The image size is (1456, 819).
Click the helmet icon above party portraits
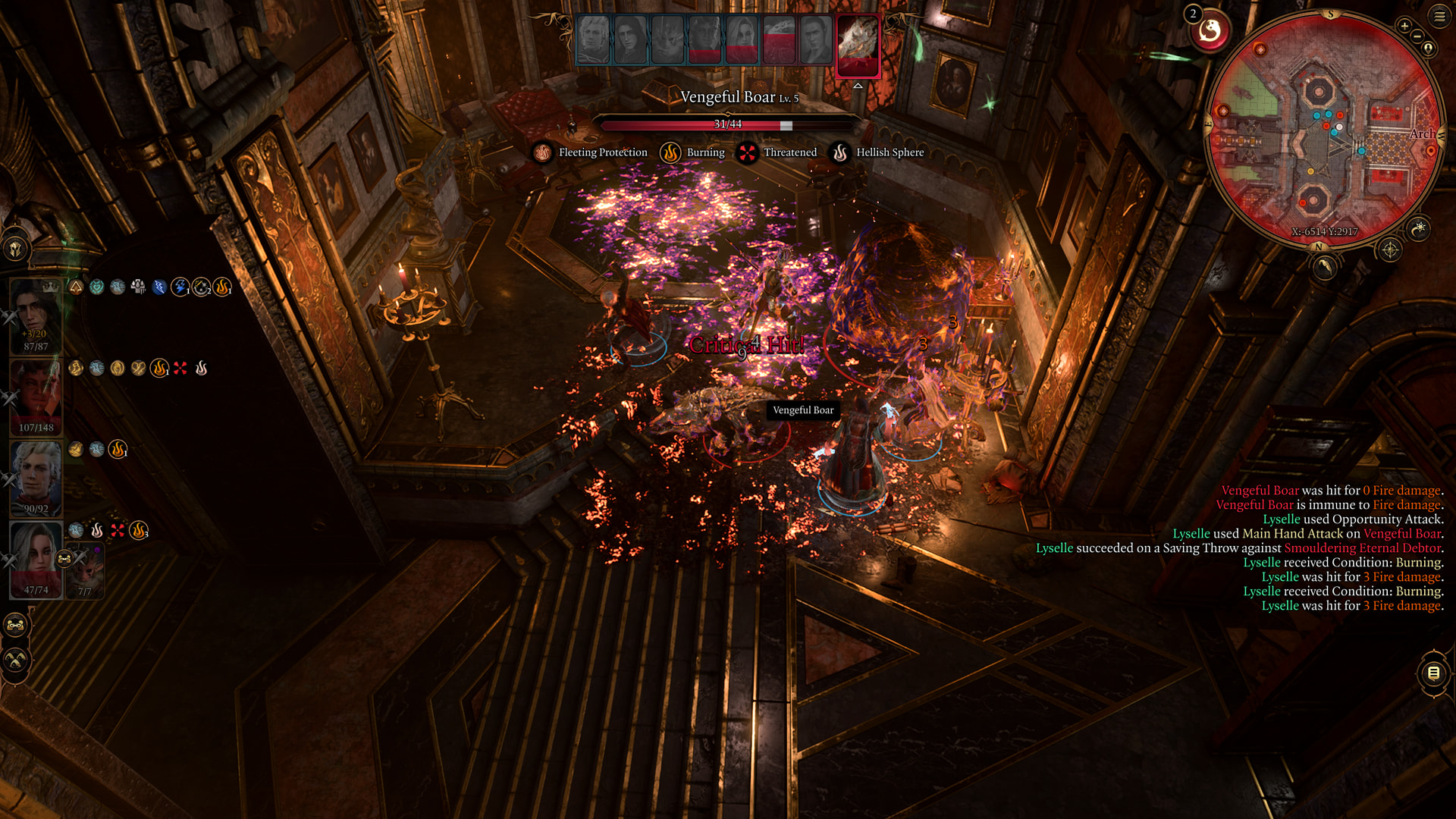click(15, 249)
